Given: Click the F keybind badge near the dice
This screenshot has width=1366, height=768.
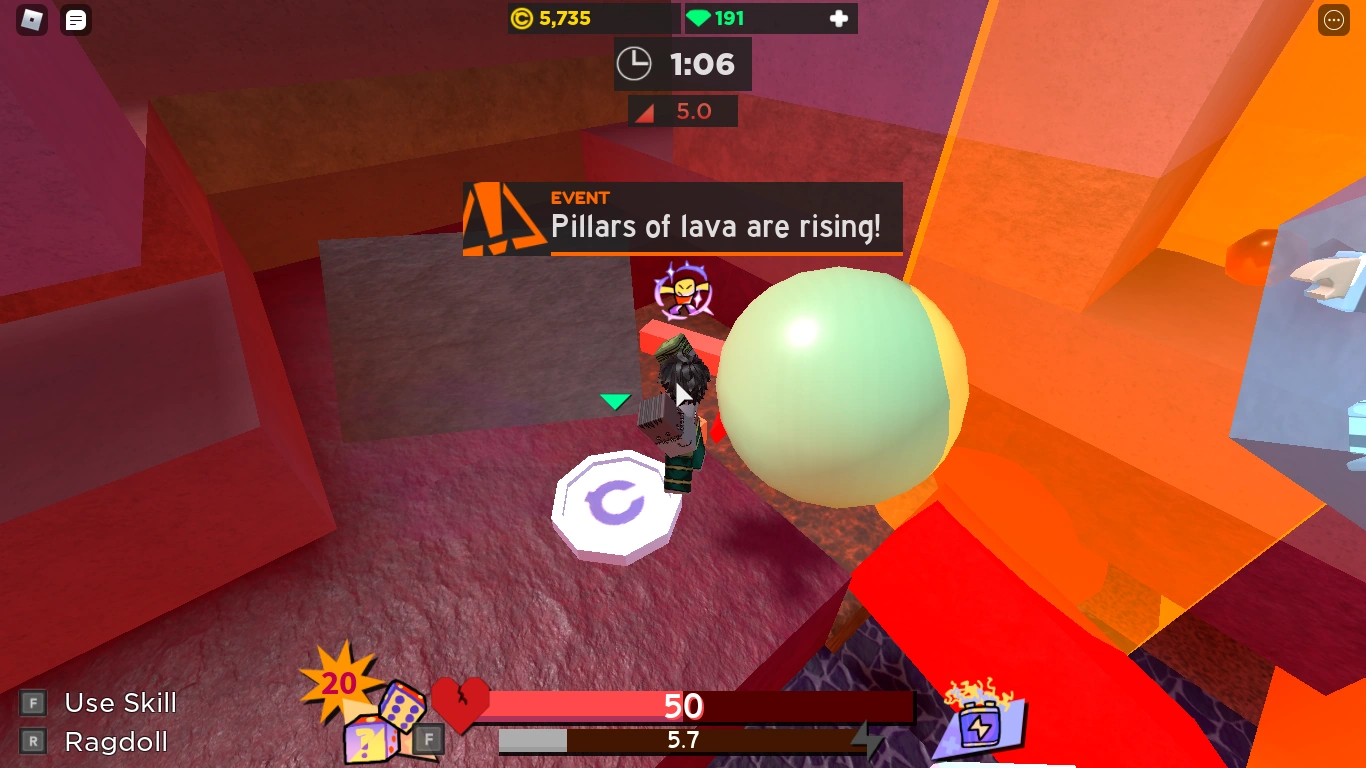Looking at the screenshot, I should (x=428, y=737).
